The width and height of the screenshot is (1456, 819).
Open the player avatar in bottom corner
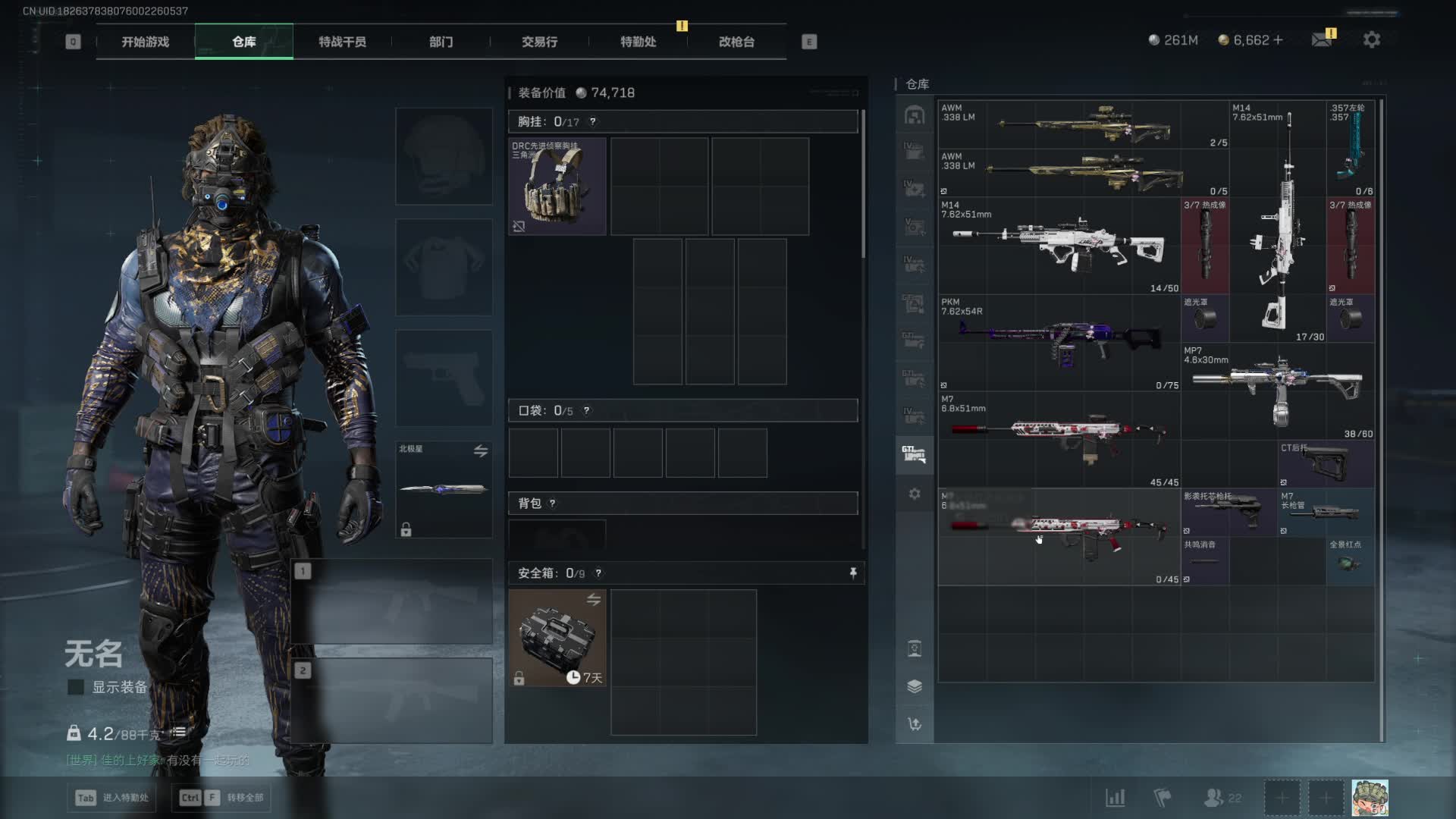click(x=1370, y=798)
